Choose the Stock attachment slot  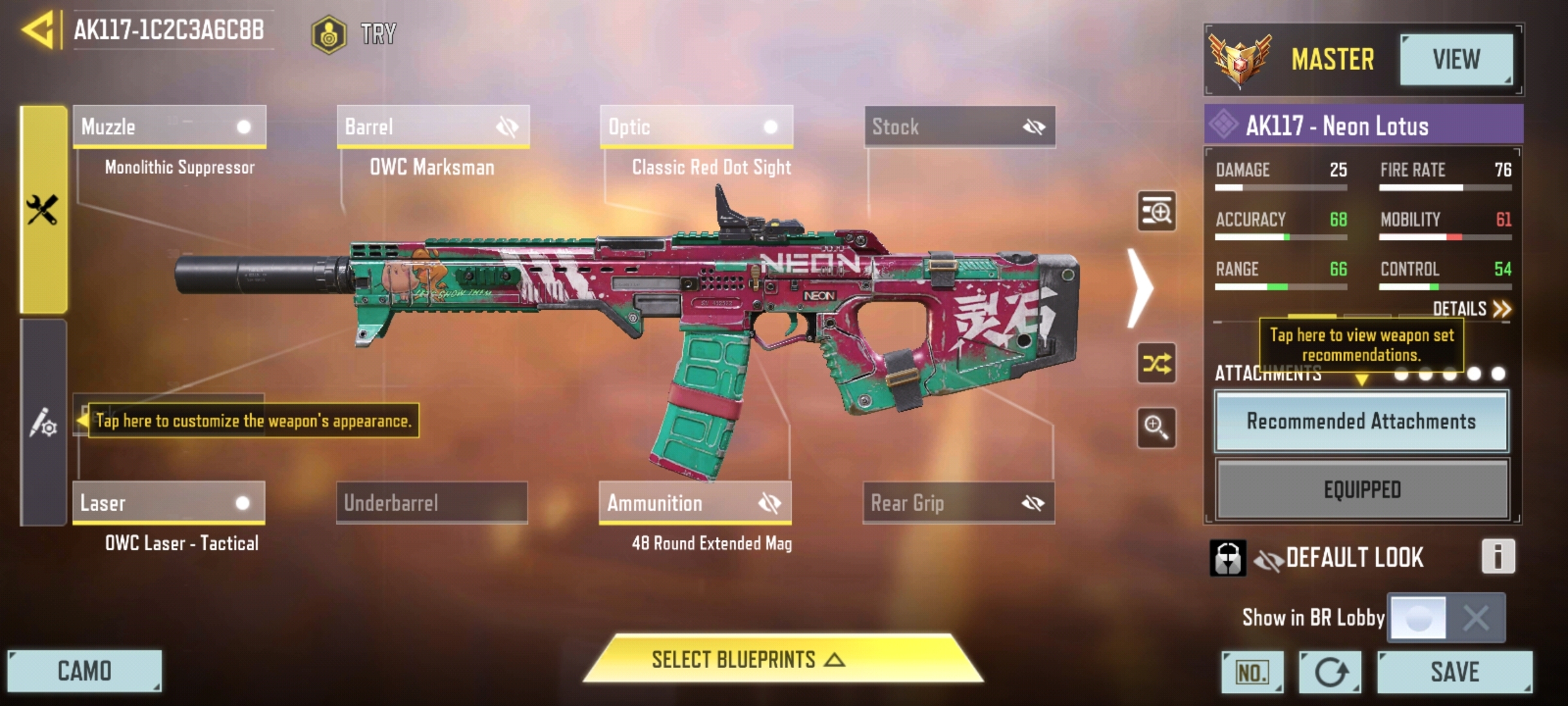point(960,126)
